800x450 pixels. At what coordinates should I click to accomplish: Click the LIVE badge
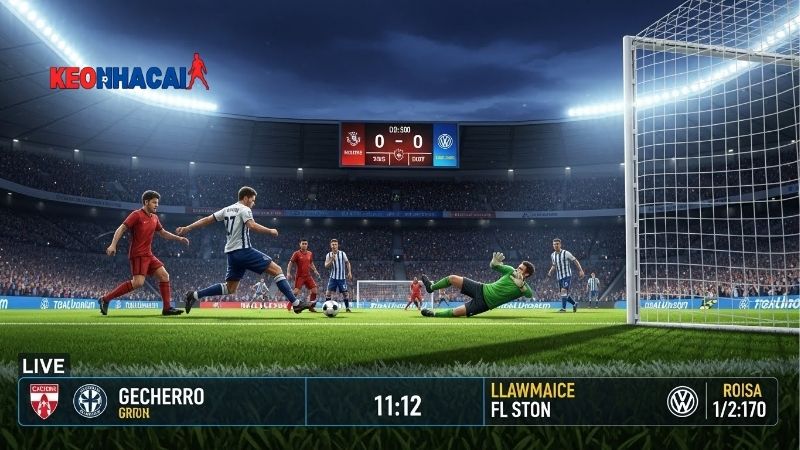click(42, 366)
